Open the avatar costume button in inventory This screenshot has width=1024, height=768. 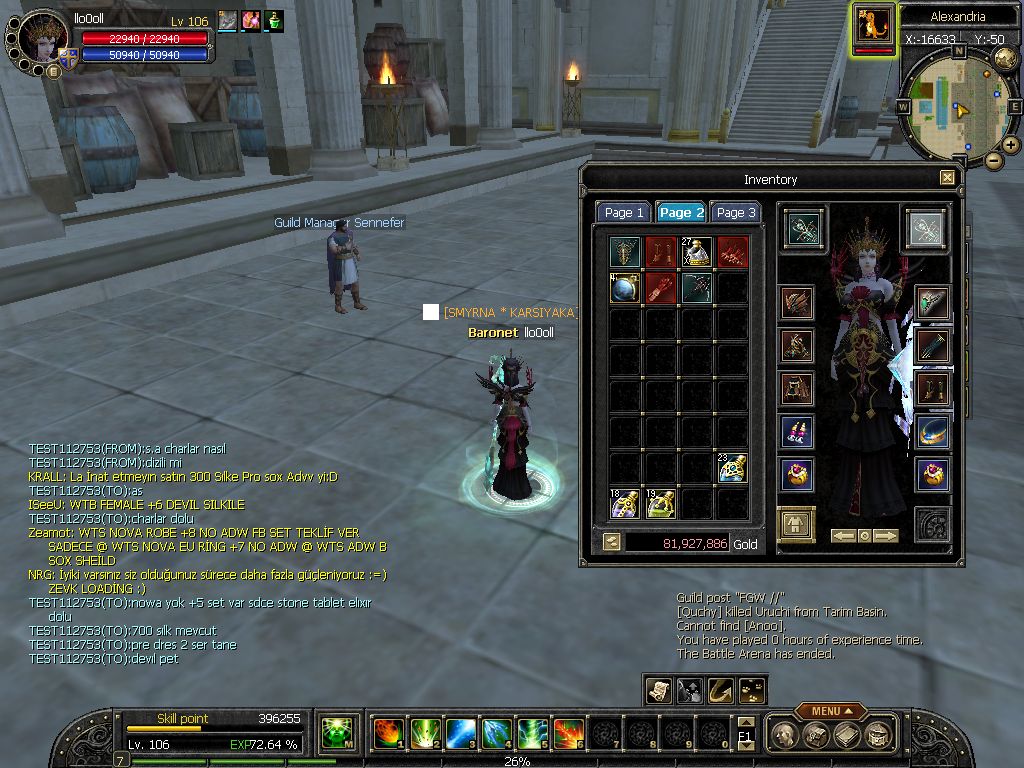click(x=796, y=524)
